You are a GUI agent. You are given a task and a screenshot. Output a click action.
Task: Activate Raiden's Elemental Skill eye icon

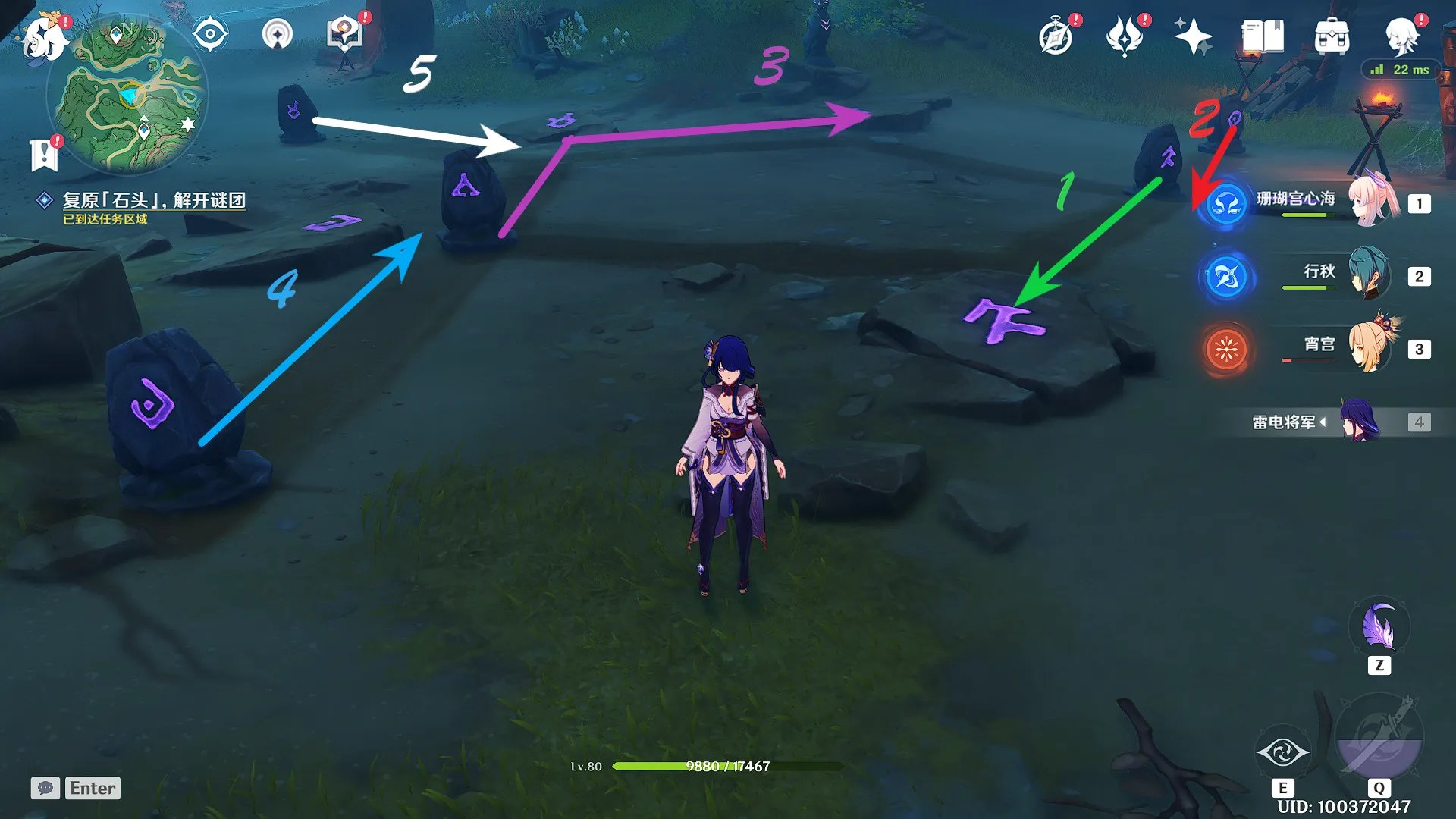(1282, 752)
